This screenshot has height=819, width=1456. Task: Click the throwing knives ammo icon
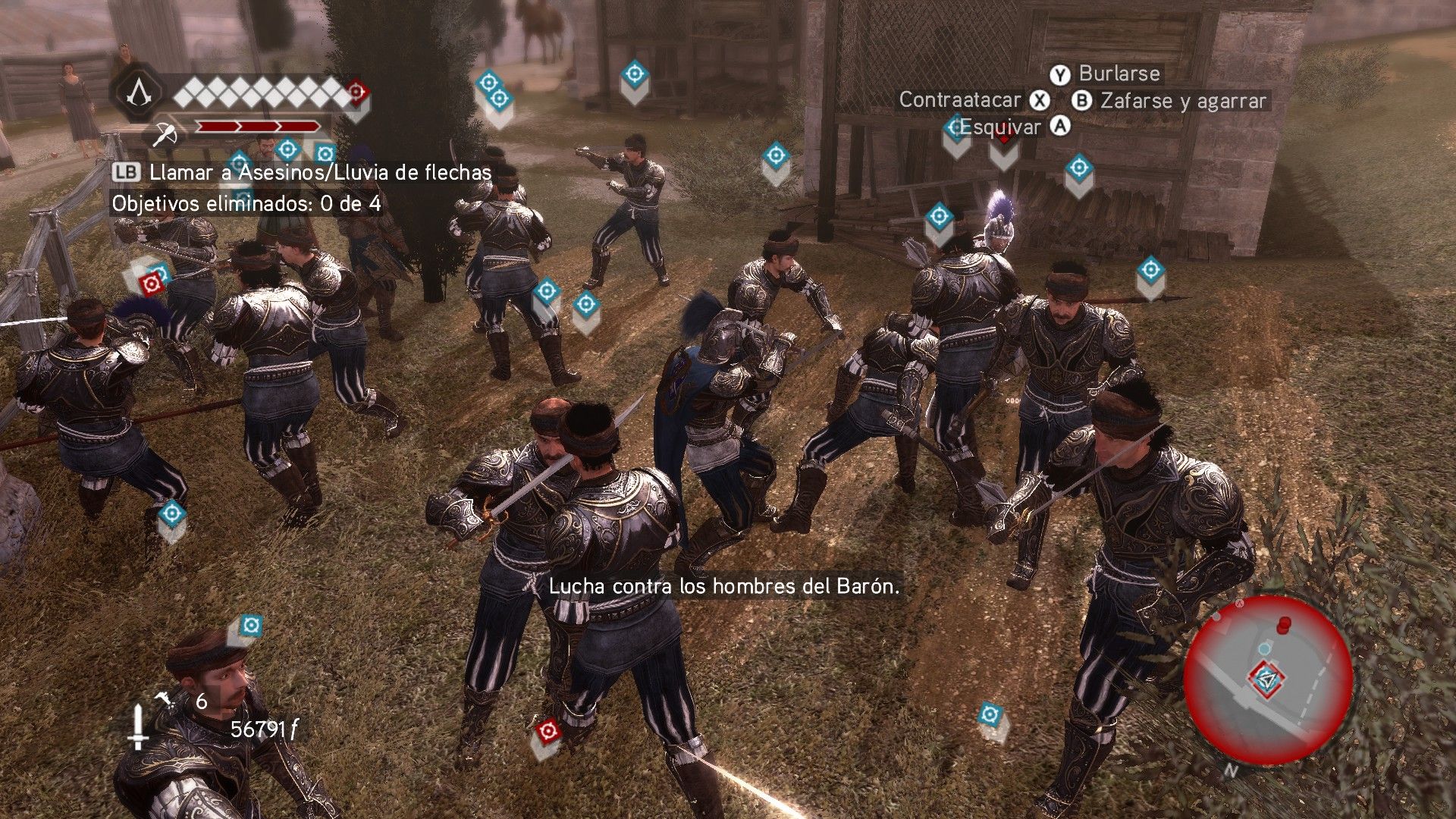[163, 701]
